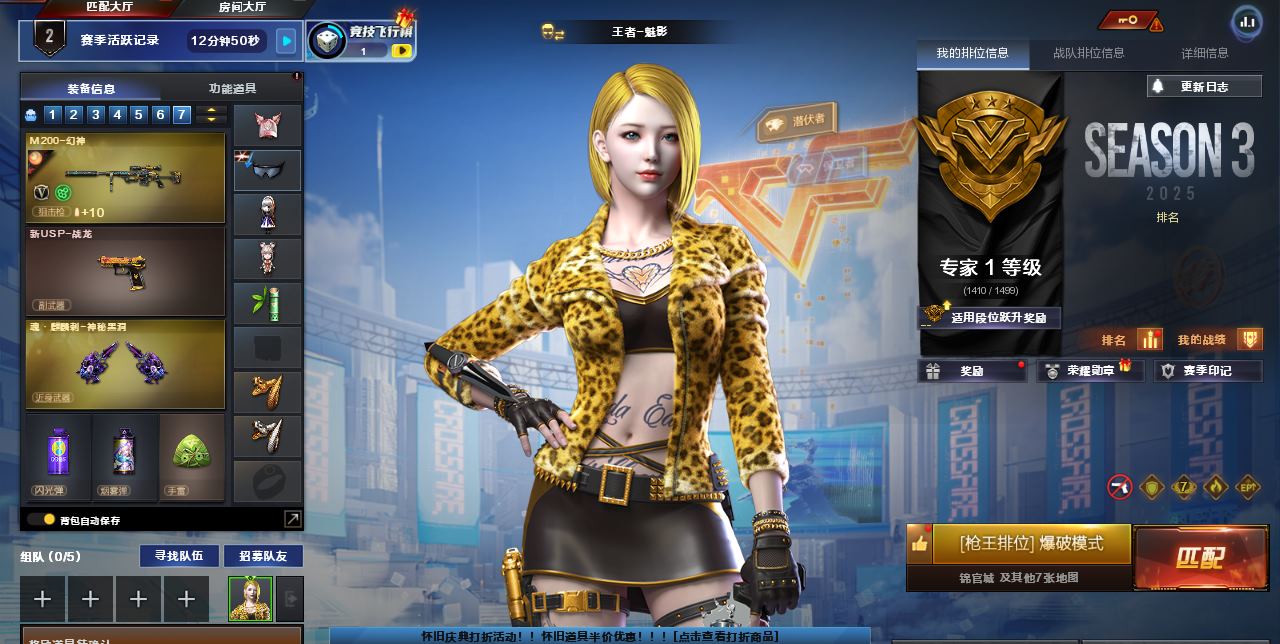This screenshot has width=1280, height=644.
Task: Switch to the 战队排位信息 tab
Action: coord(1088,53)
